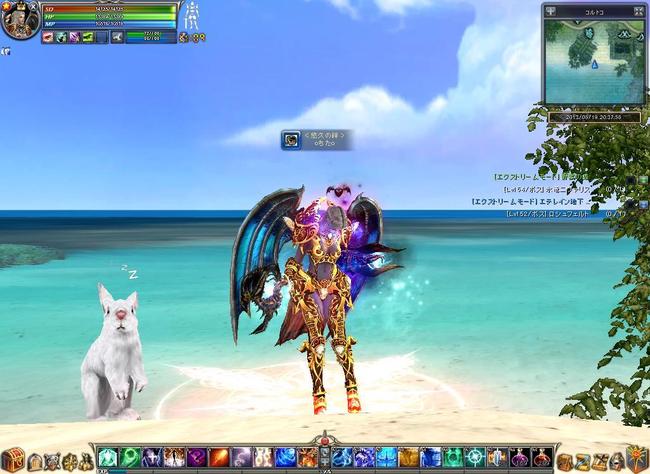Click the expand button on the minimap header
650x474 pixels.
(637, 11)
